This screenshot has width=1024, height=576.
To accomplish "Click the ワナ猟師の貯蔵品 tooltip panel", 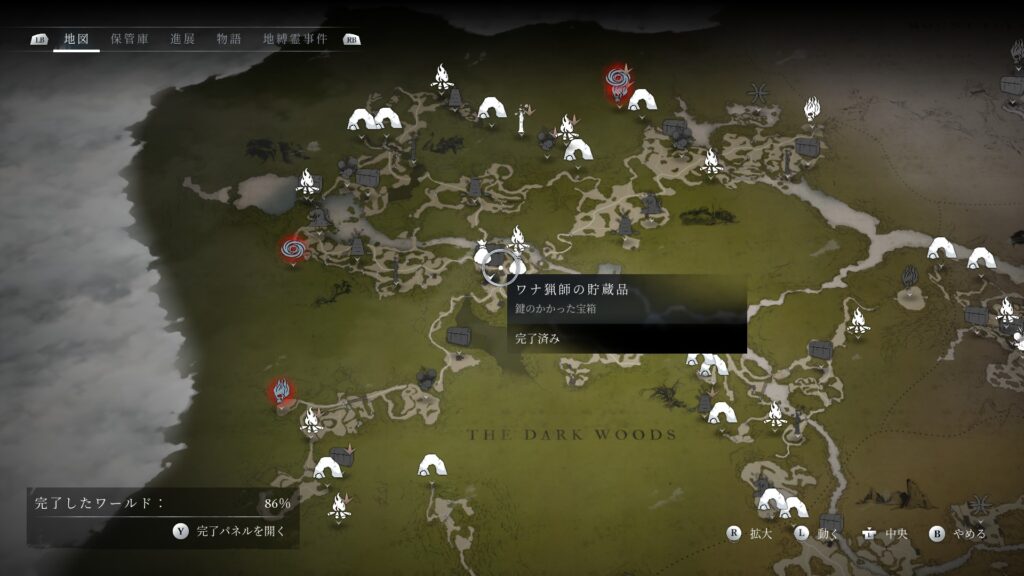I will point(627,313).
